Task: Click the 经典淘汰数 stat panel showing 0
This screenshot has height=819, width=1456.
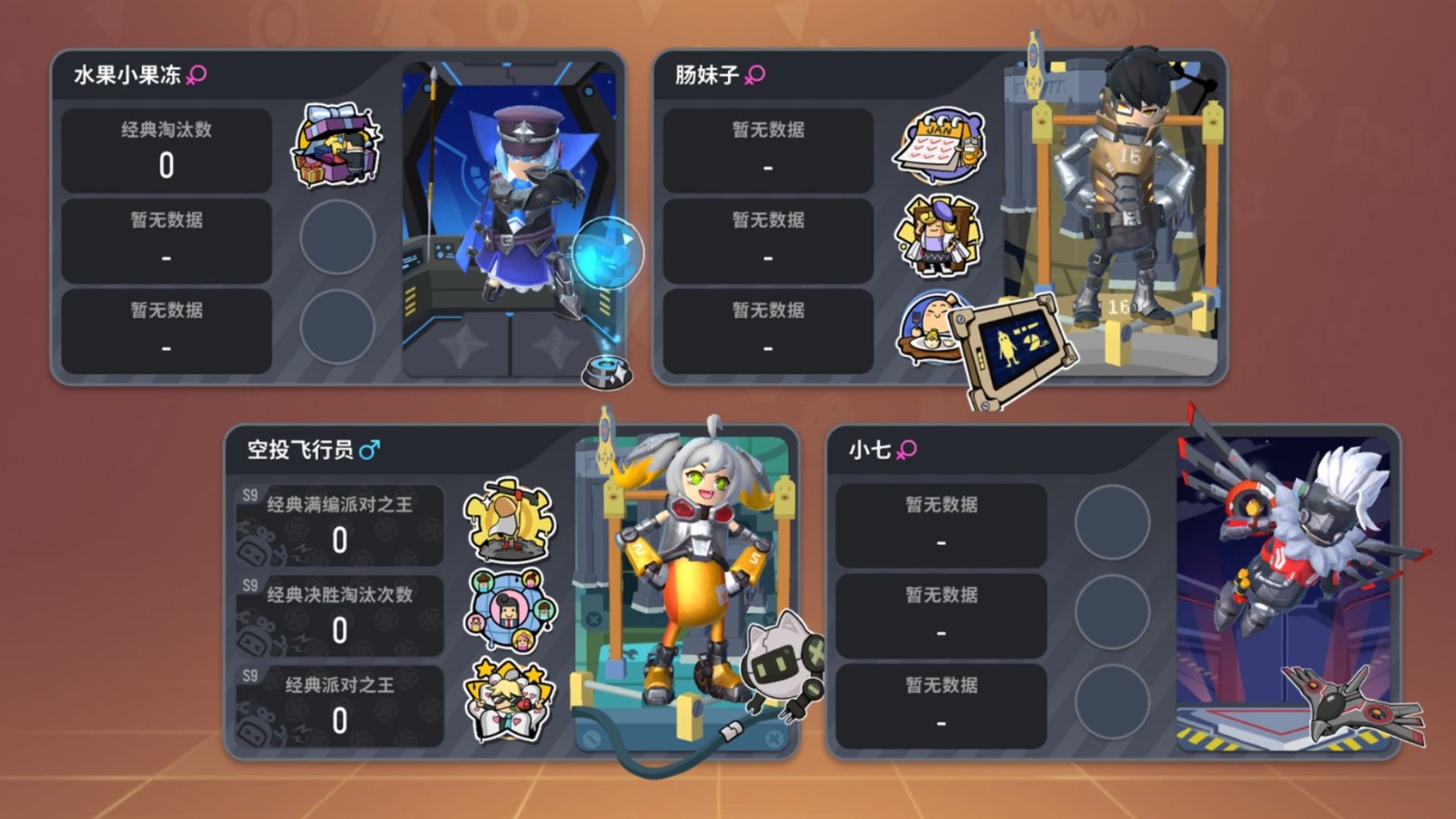Action: [165, 150]
